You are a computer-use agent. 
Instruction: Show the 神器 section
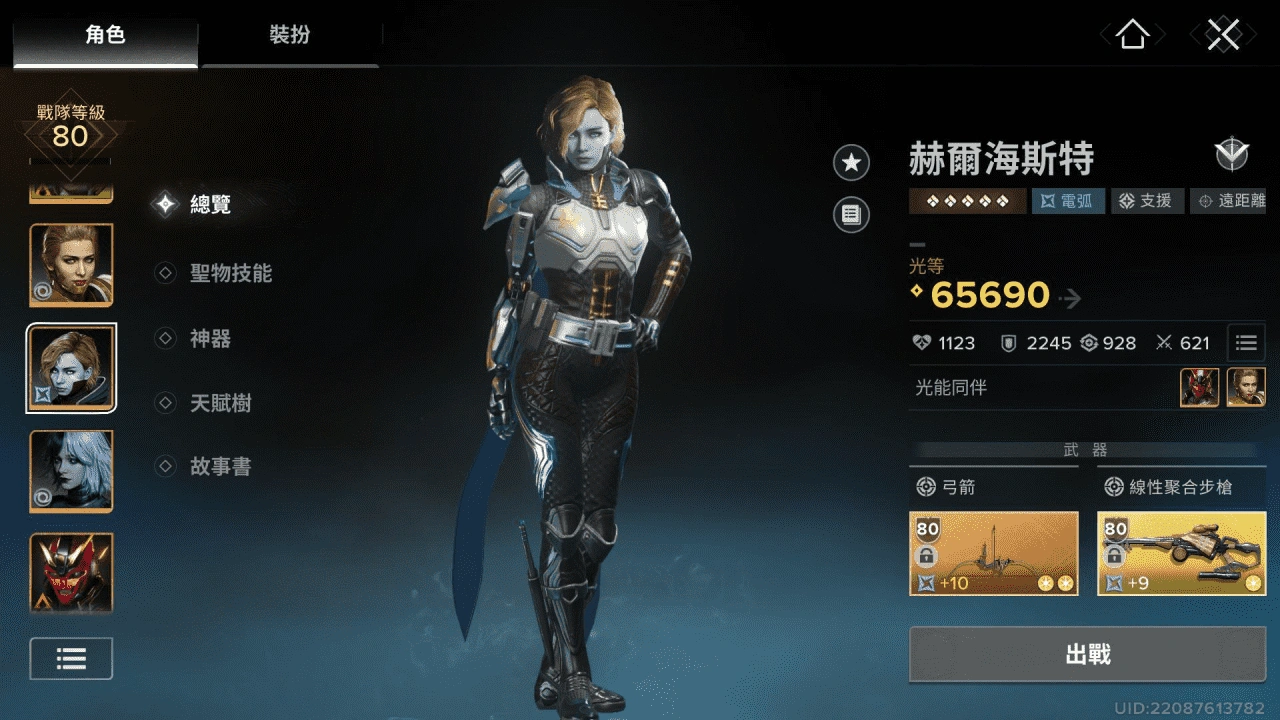point(210,339)
